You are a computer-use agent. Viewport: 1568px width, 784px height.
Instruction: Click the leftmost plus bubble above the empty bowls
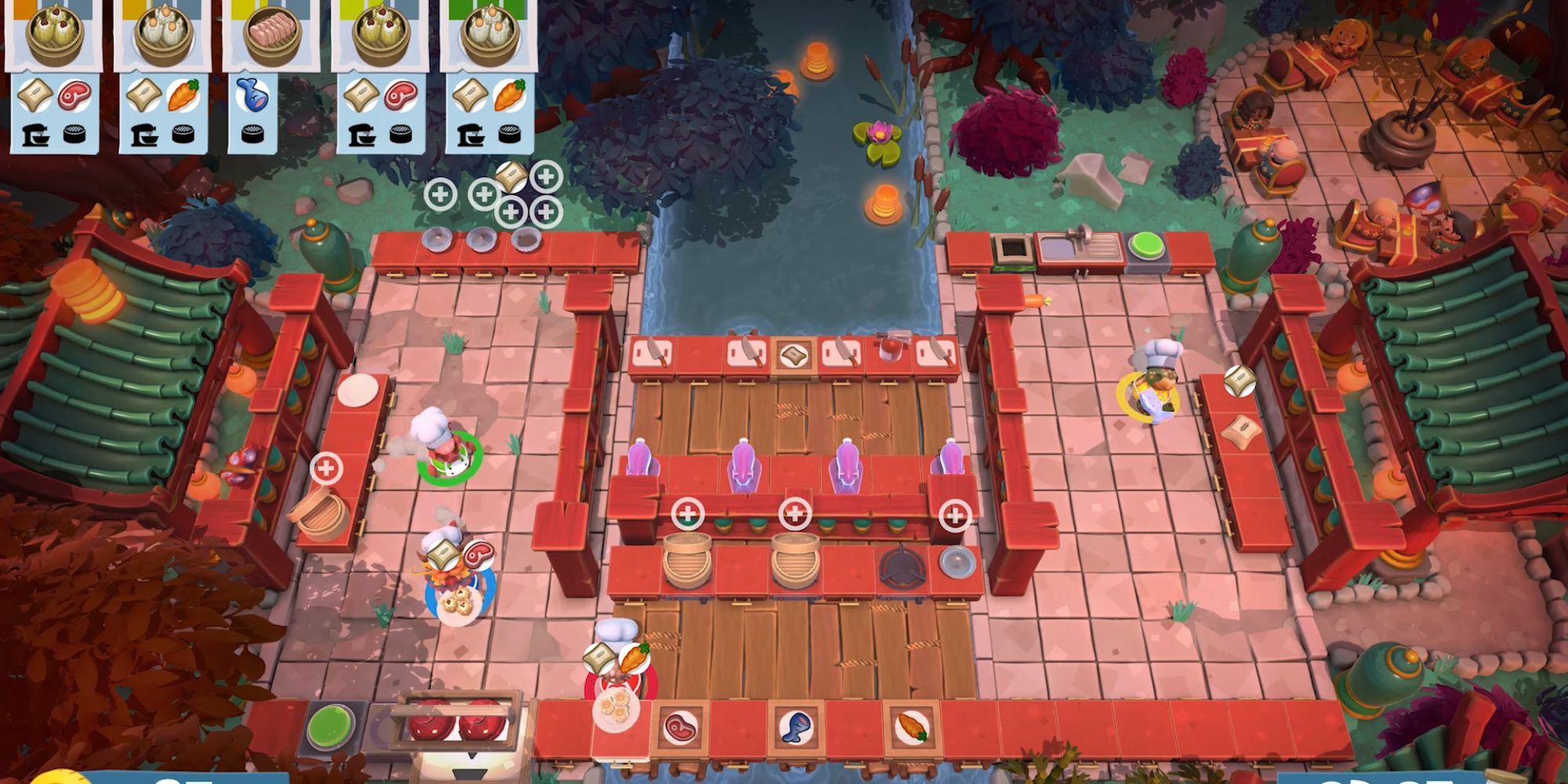[441, 195]
